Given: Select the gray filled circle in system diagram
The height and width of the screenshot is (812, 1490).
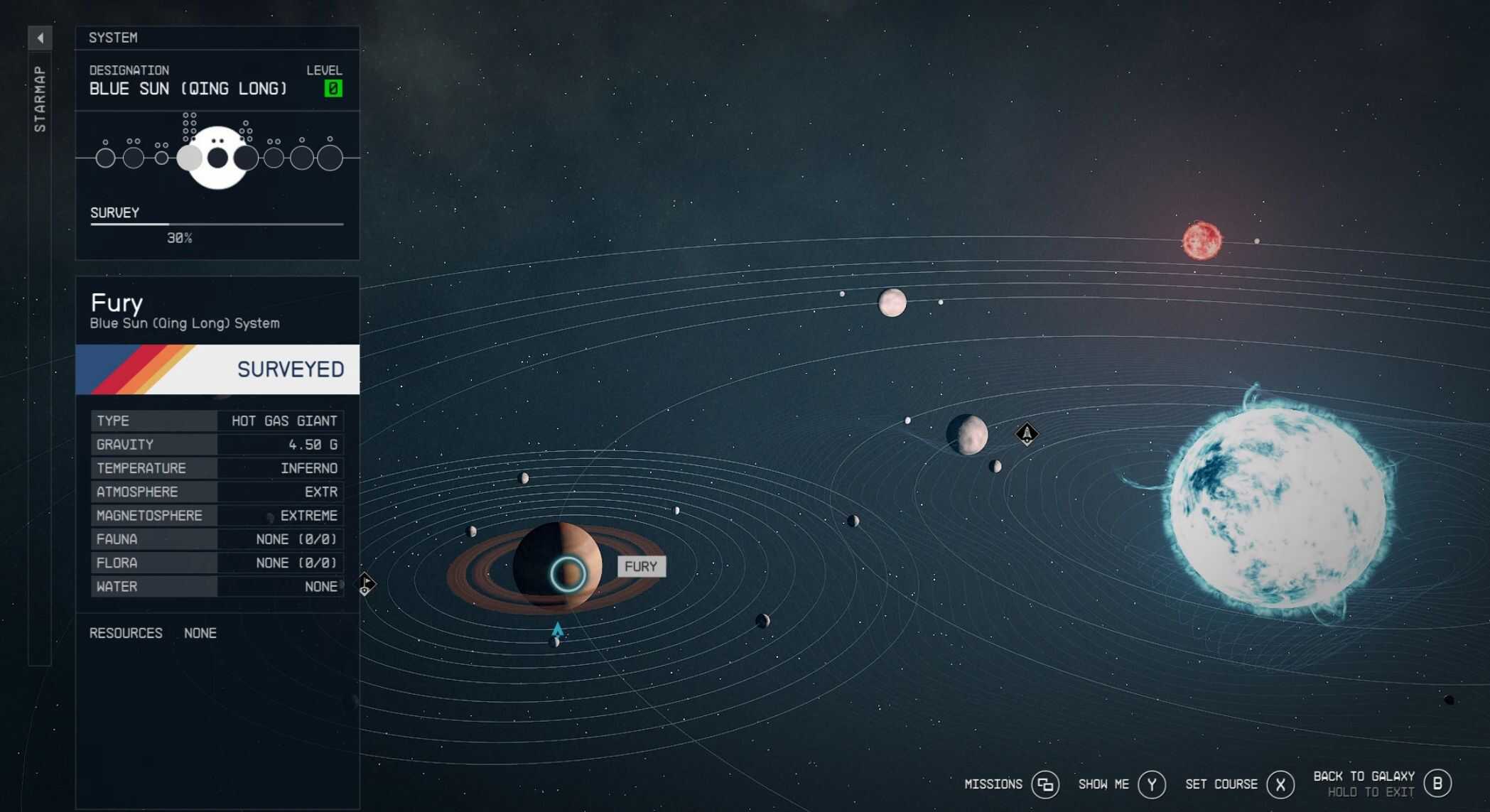Looking at the screenshot, I should [x=189, y=158].
